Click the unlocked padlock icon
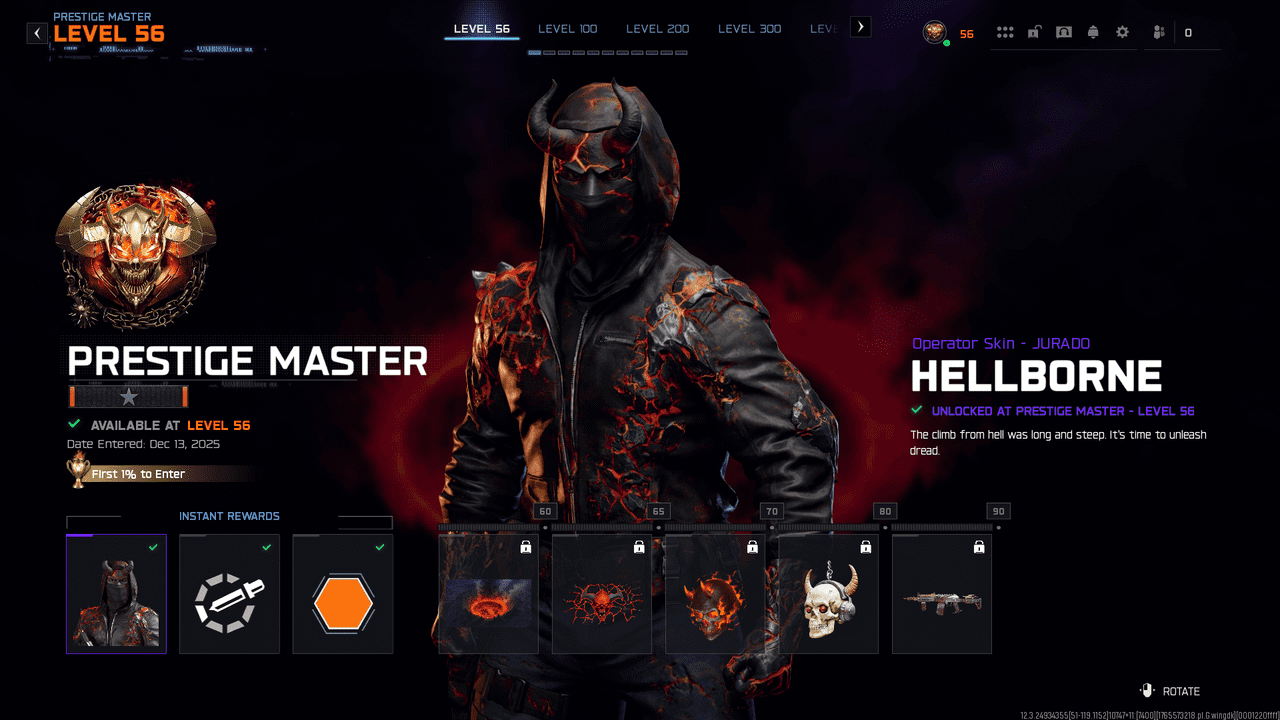Viewport: 1280px width, 720px height. pos(1035,31)
